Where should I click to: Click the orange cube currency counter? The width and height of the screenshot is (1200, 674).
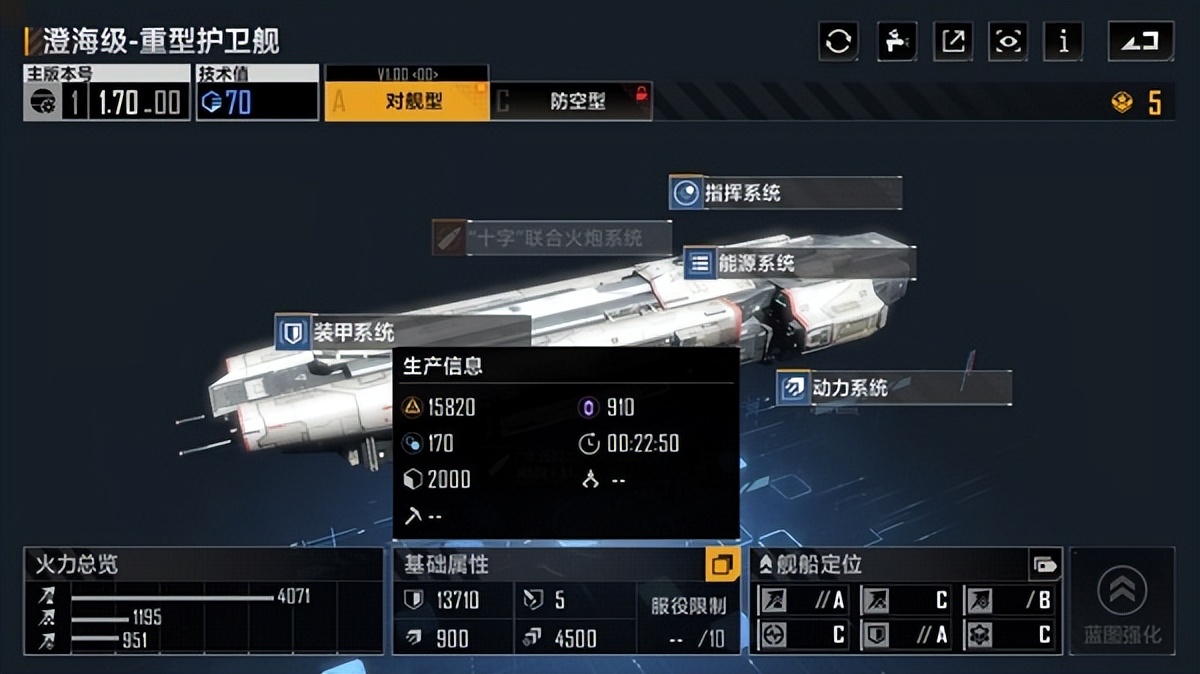pyautogui.click(x=1138, y=102)
